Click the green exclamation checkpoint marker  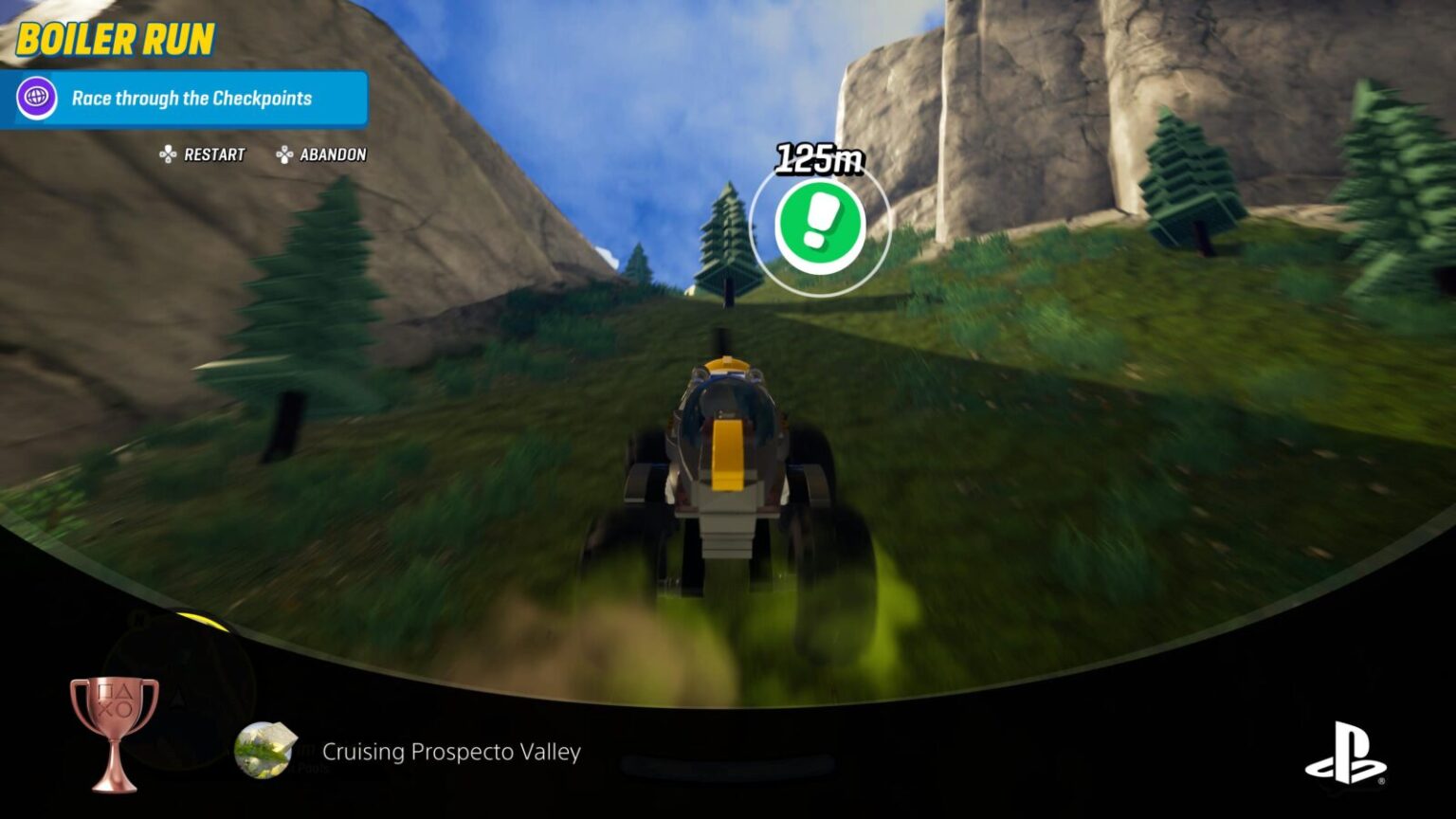click(x=821, y=225)
